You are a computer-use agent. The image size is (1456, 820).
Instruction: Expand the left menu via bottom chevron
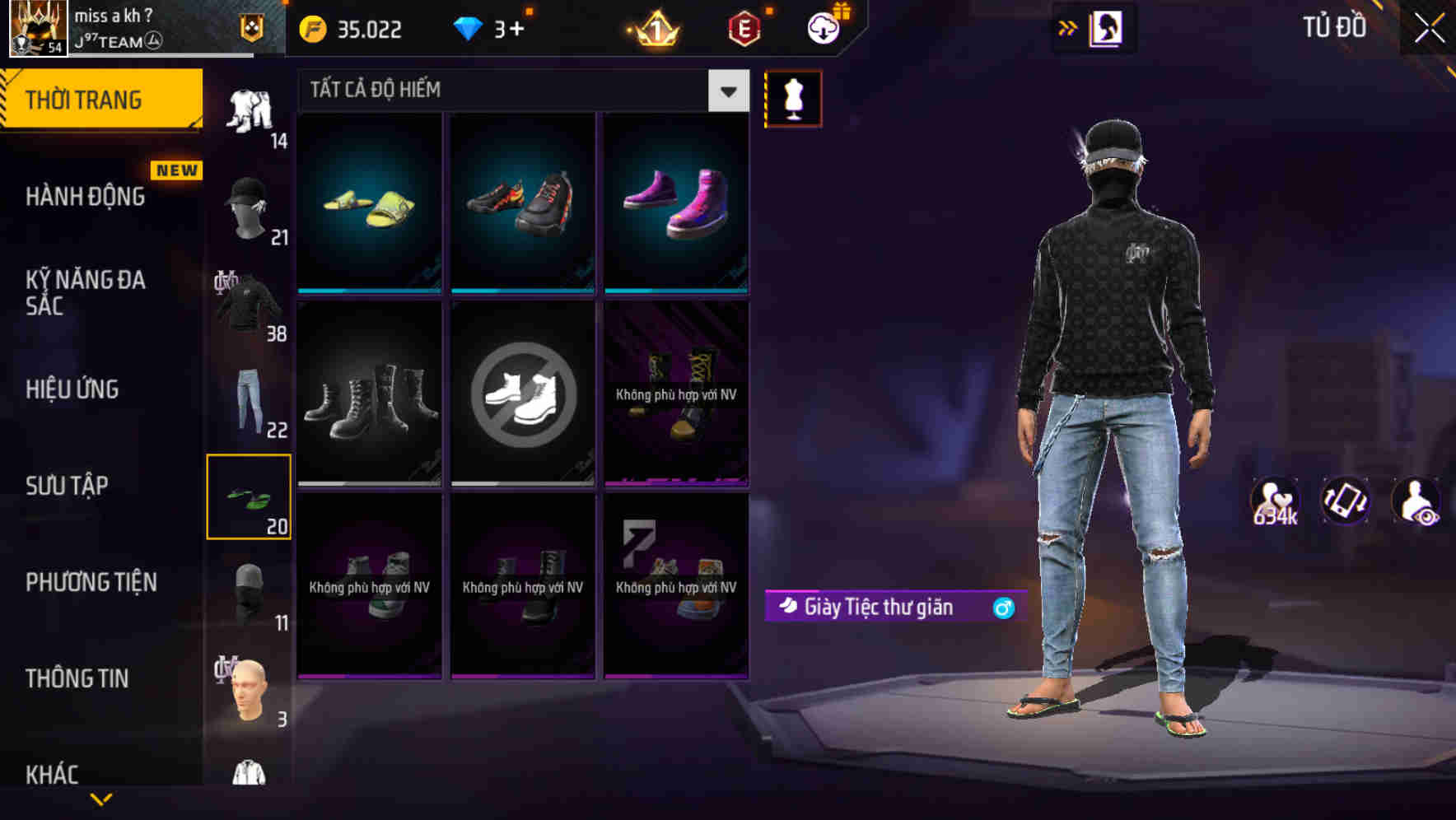tap(100, 799)
